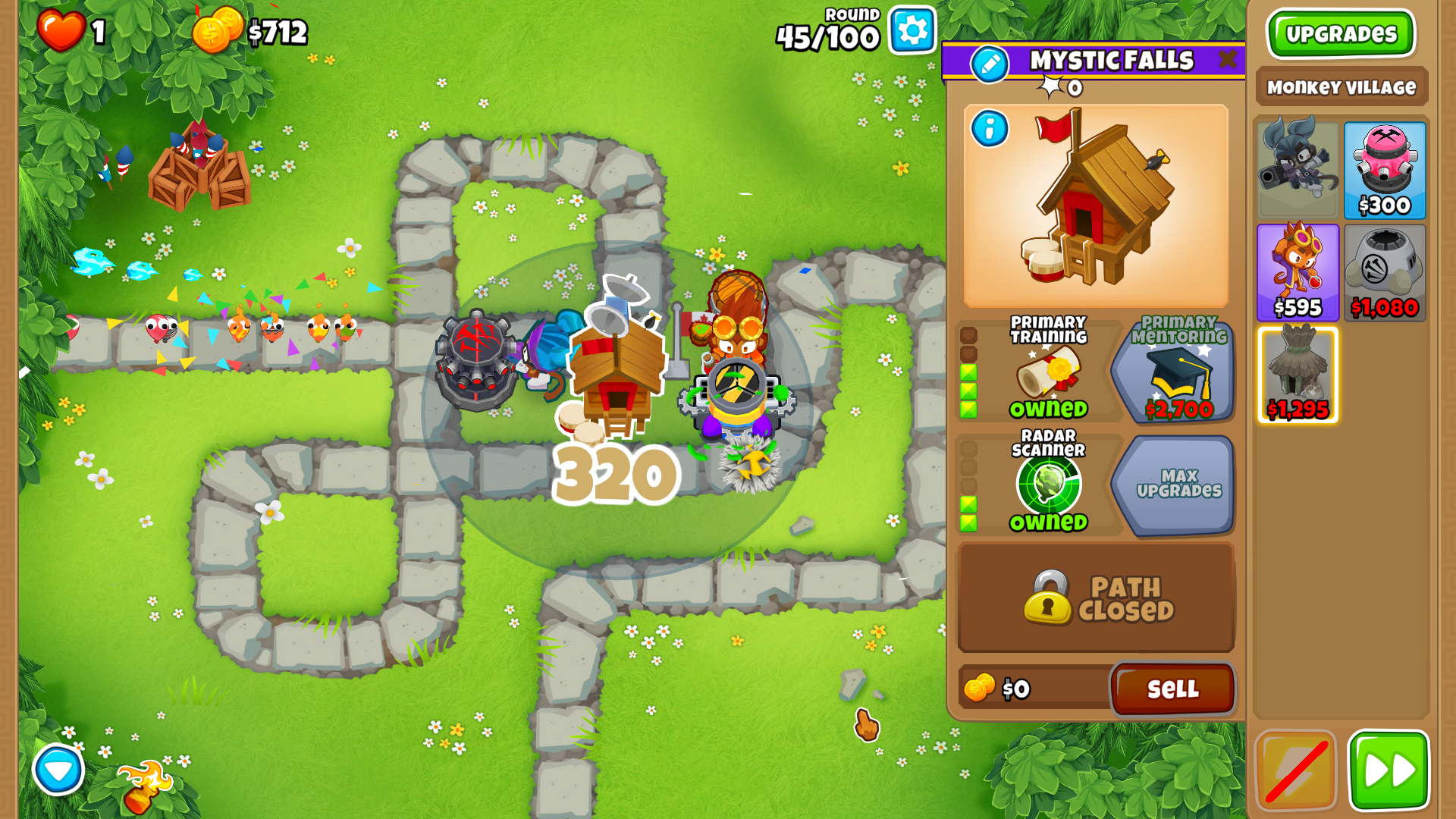
Task: Open the green Upgrades button
Action: click(x=1340, y=34)
